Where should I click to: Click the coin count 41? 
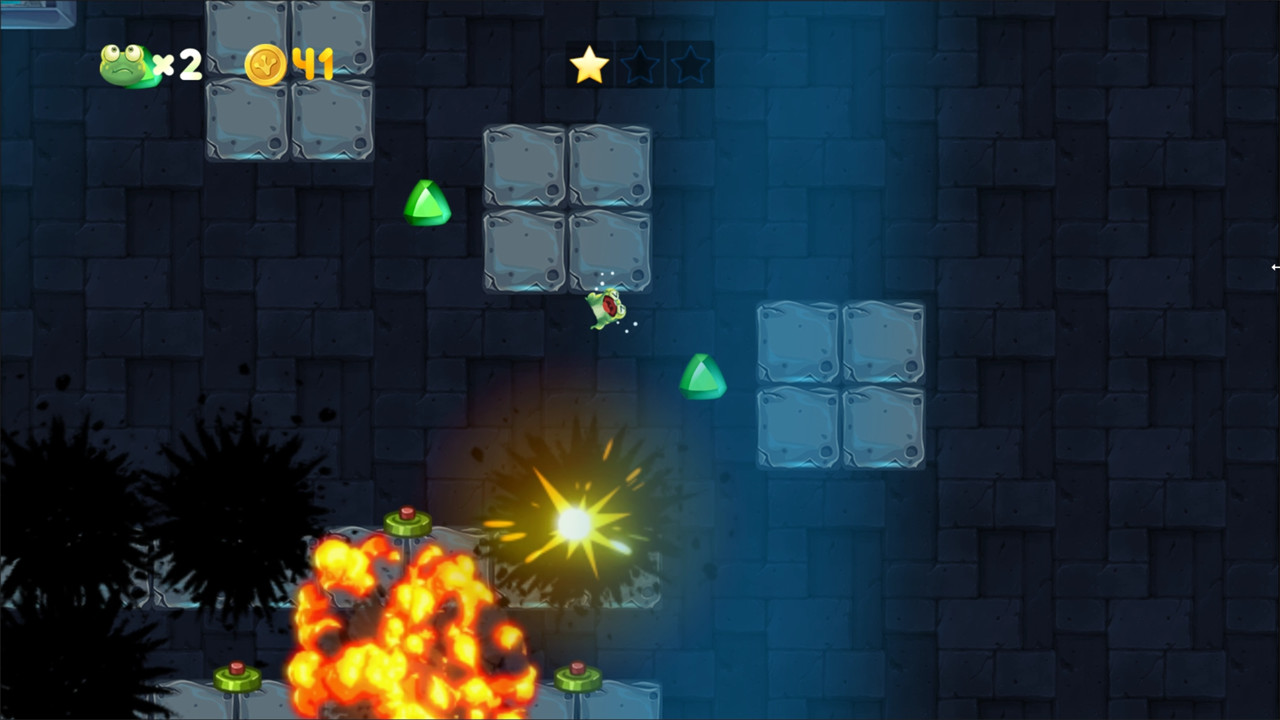[x=312, y=64]
